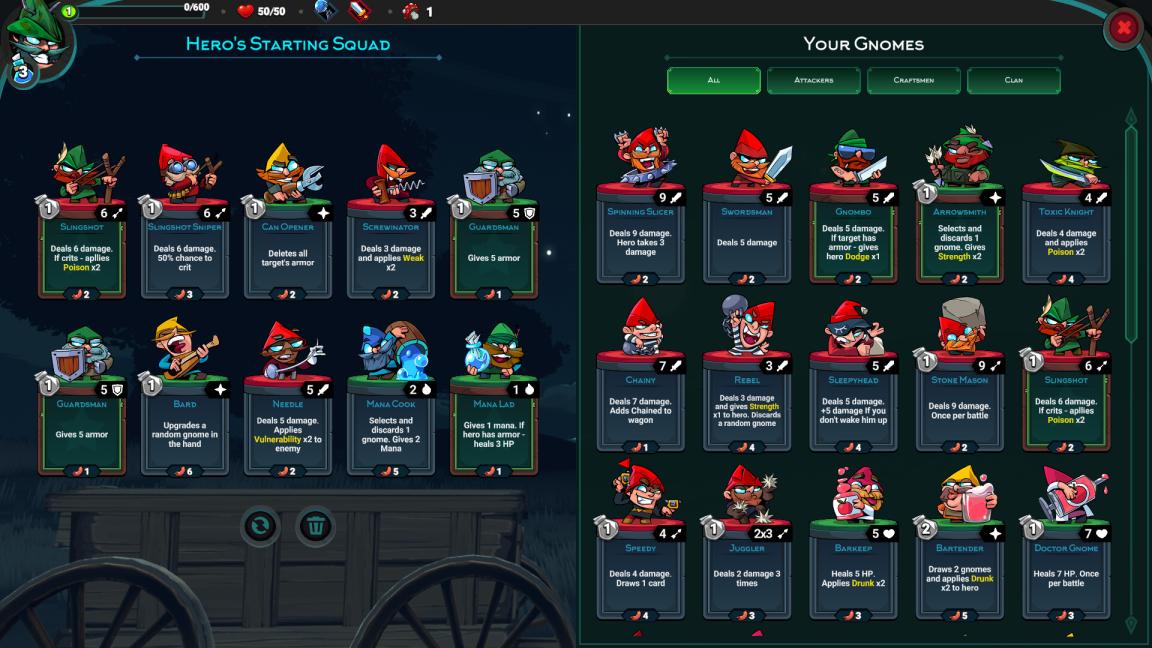Image resolution: width=1152 pixels, height=648 pixels.
Task: Close the squad screen with the red X
Action: [x=1123, y=29]
